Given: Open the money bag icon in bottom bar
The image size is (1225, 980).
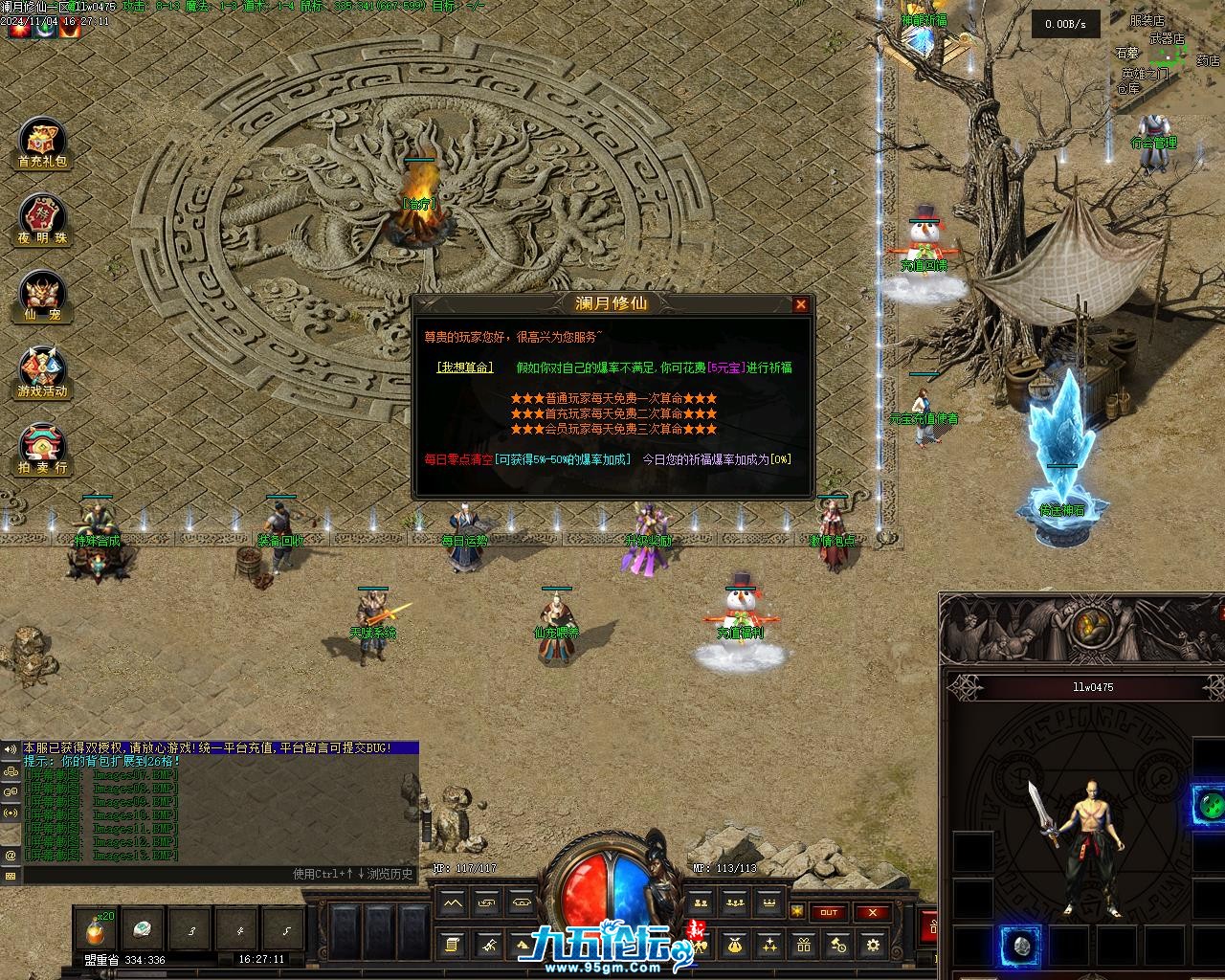Looking at the screenshot, I should [735, 946].
